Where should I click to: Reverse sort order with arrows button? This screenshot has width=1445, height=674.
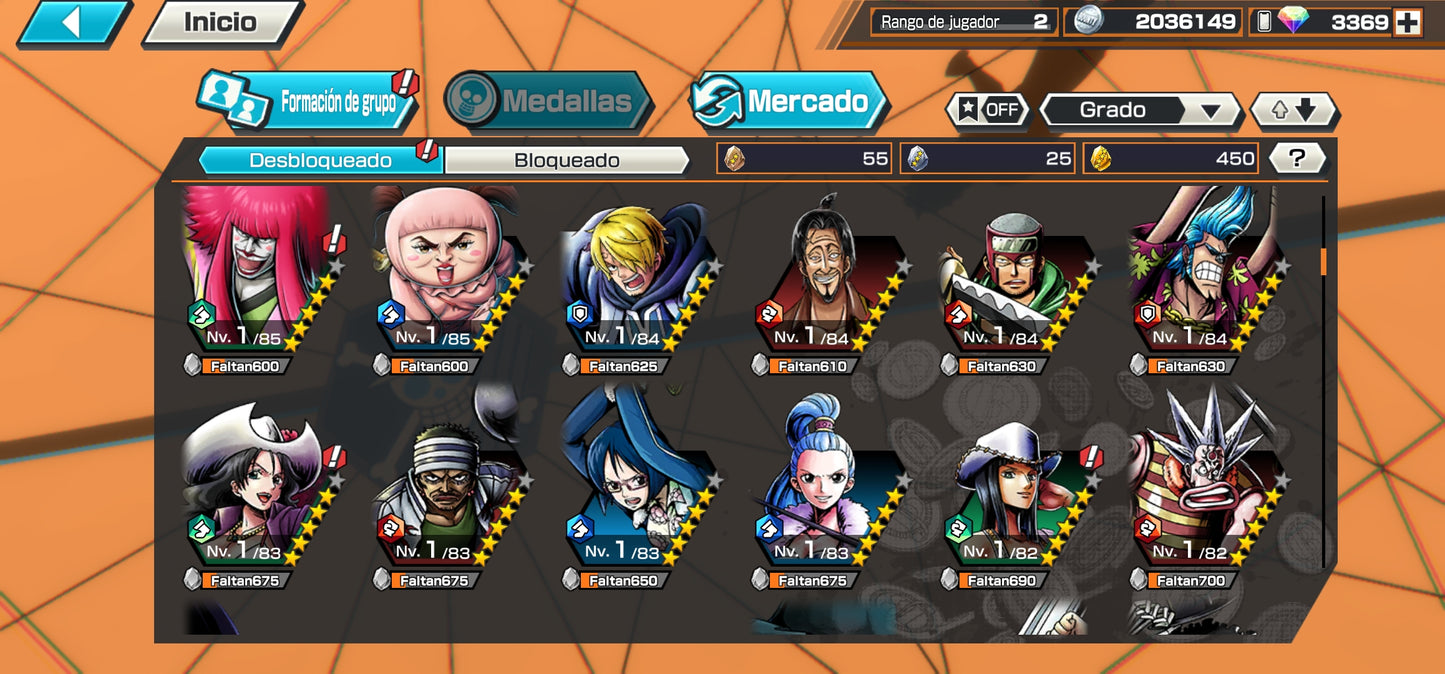click(1294, 110)
